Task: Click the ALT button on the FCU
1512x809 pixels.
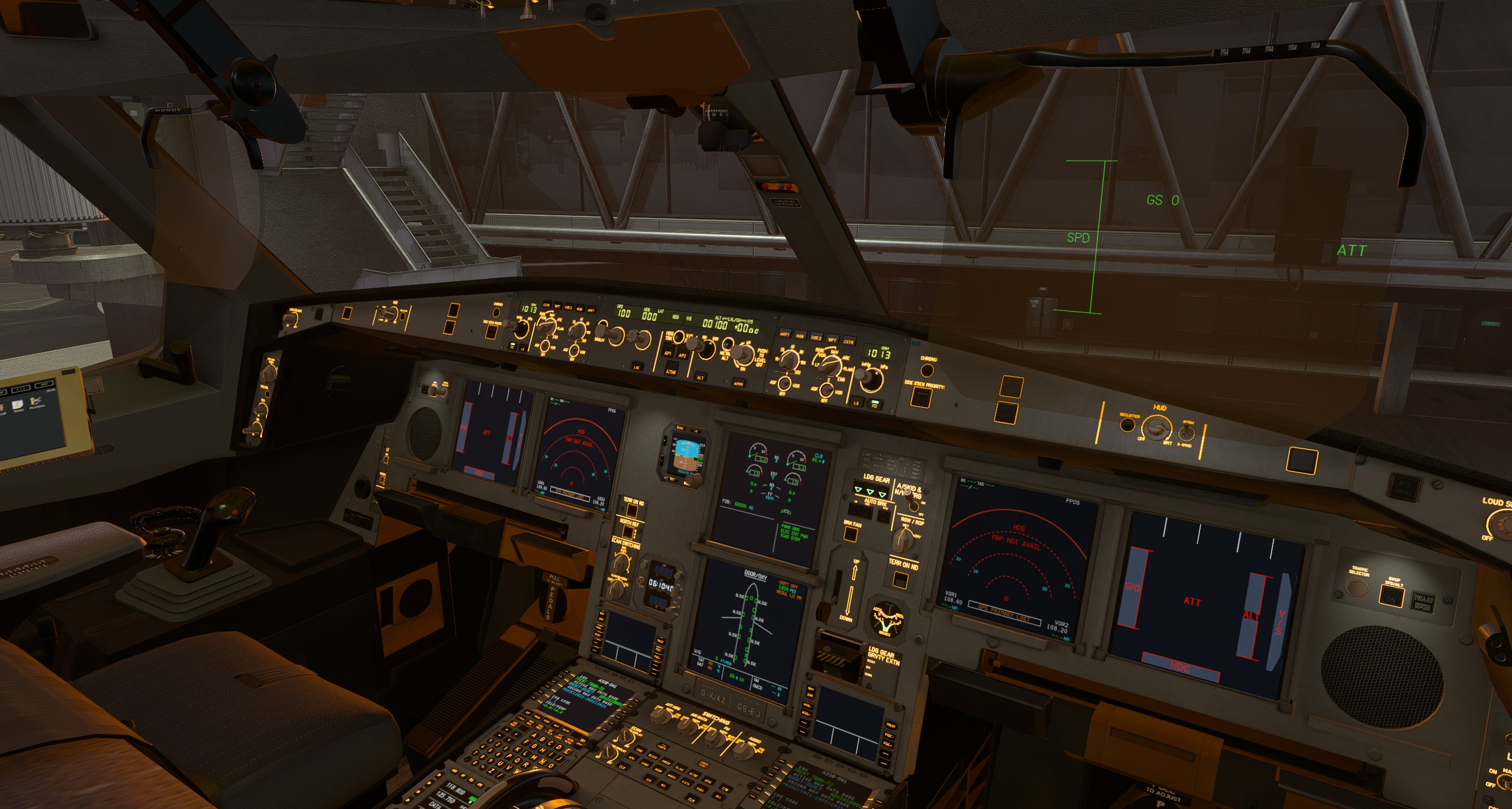Action: pyautogui.click(x=700, y=377)
